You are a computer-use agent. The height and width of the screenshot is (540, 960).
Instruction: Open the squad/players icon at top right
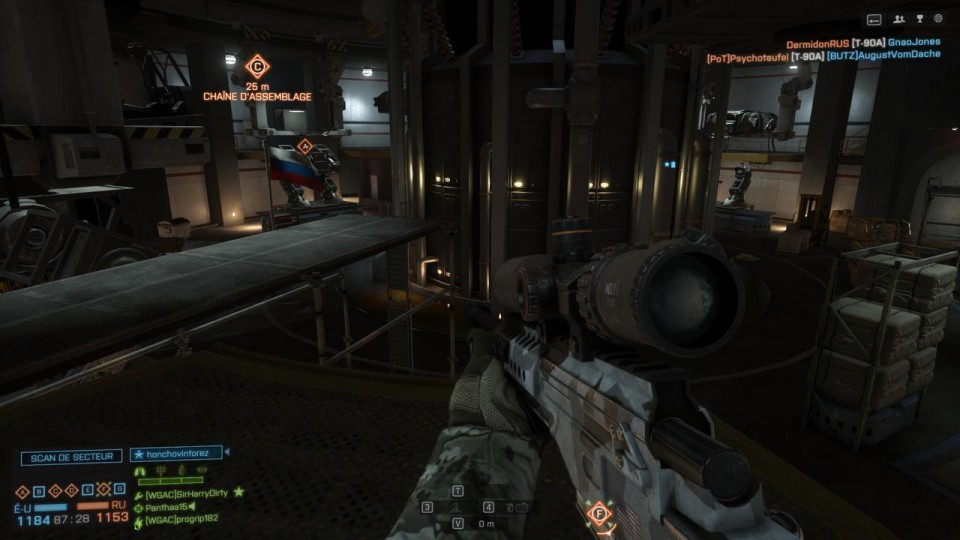point(899,19)
